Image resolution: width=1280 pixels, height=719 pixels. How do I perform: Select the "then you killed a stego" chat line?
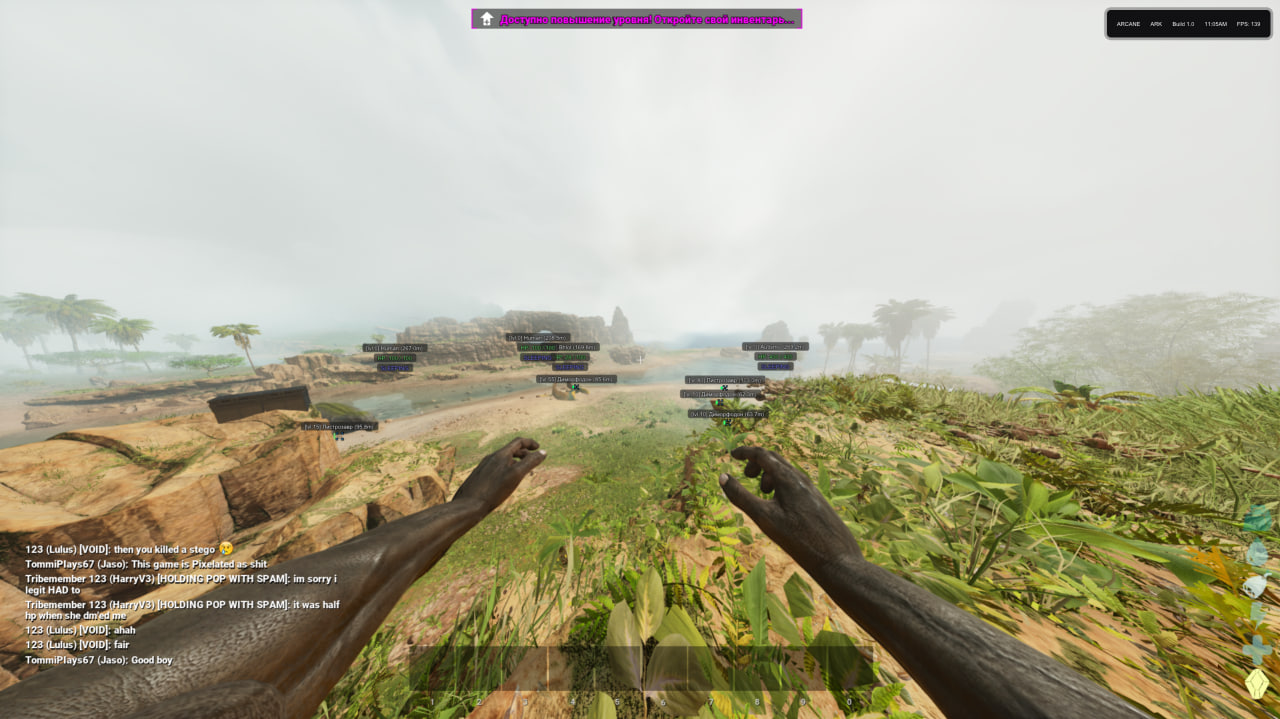pos(128,549)
